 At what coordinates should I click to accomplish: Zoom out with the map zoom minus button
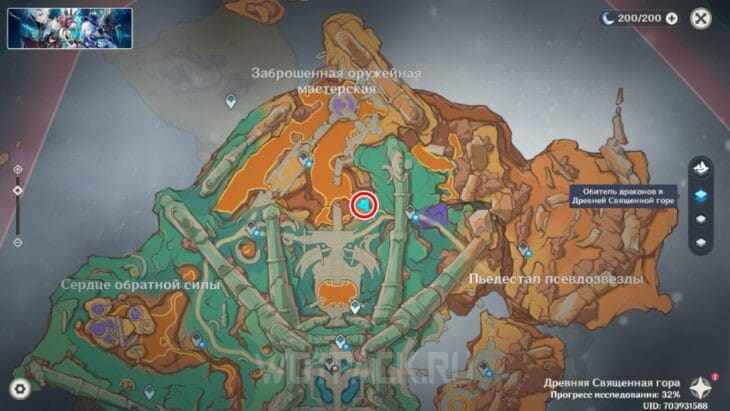[x=17, y=242]
